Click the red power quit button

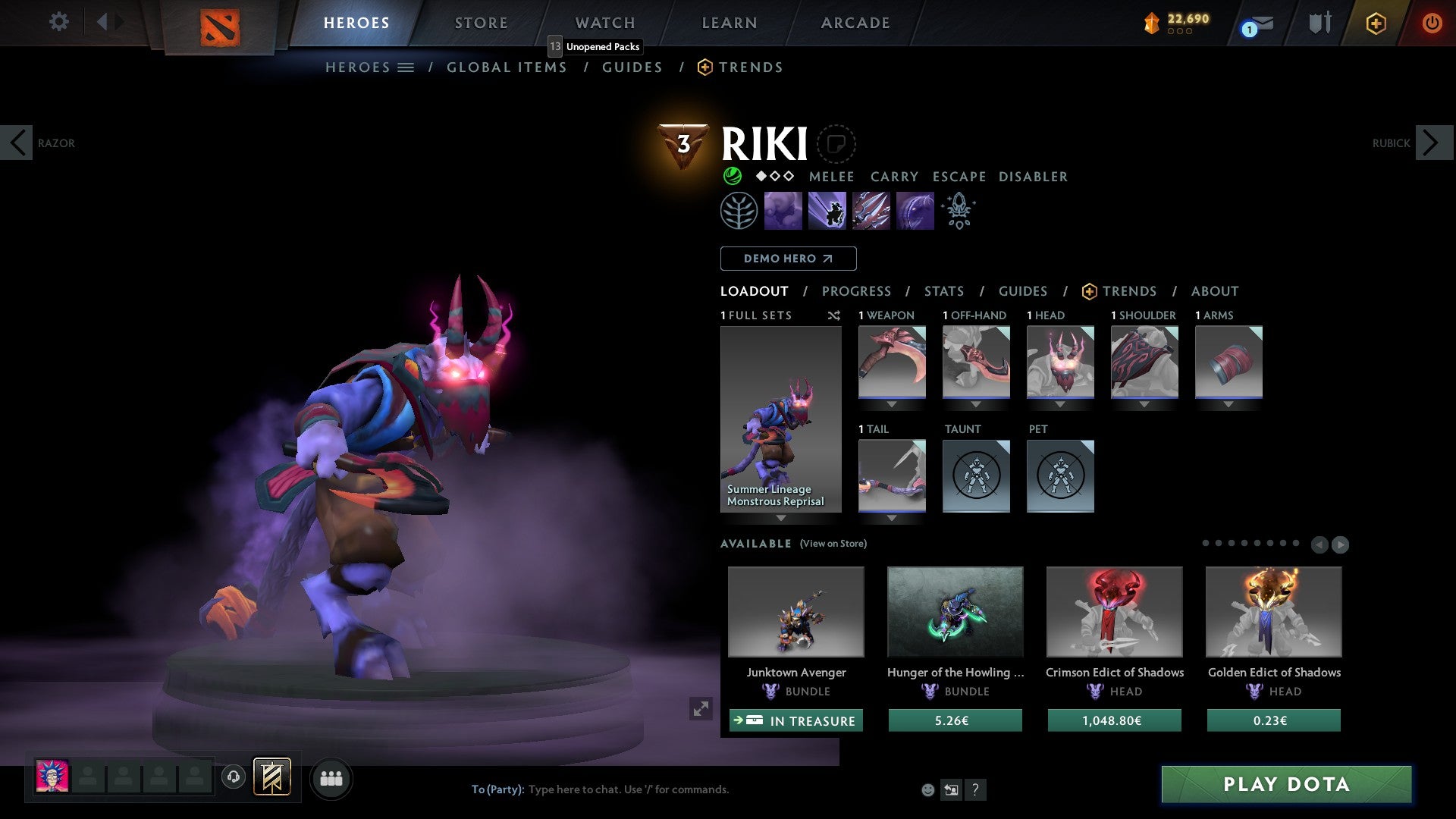pyautogui.click(x=1432, y=23)
